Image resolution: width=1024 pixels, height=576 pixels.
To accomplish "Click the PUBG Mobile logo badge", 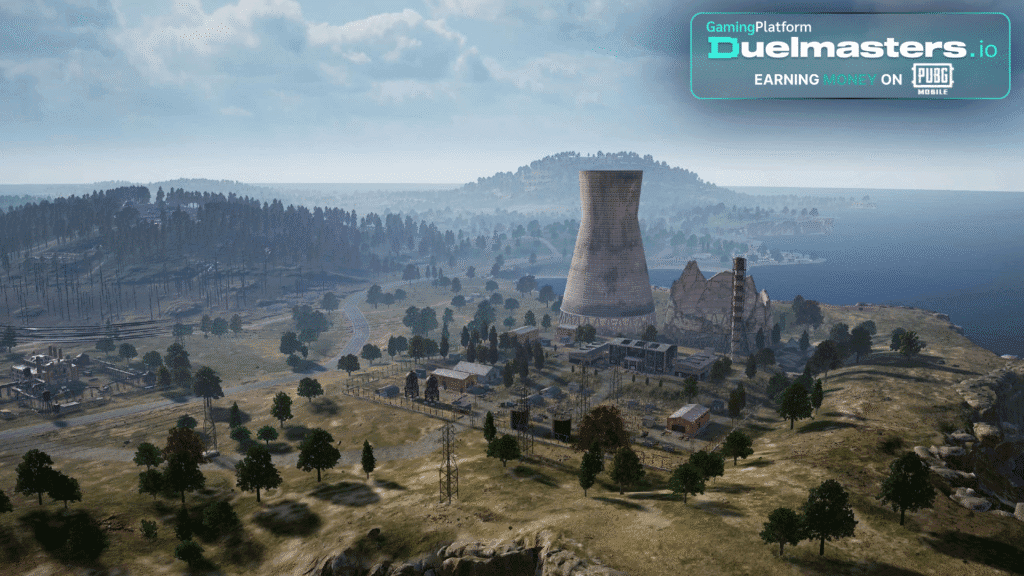I will [931, 79].
